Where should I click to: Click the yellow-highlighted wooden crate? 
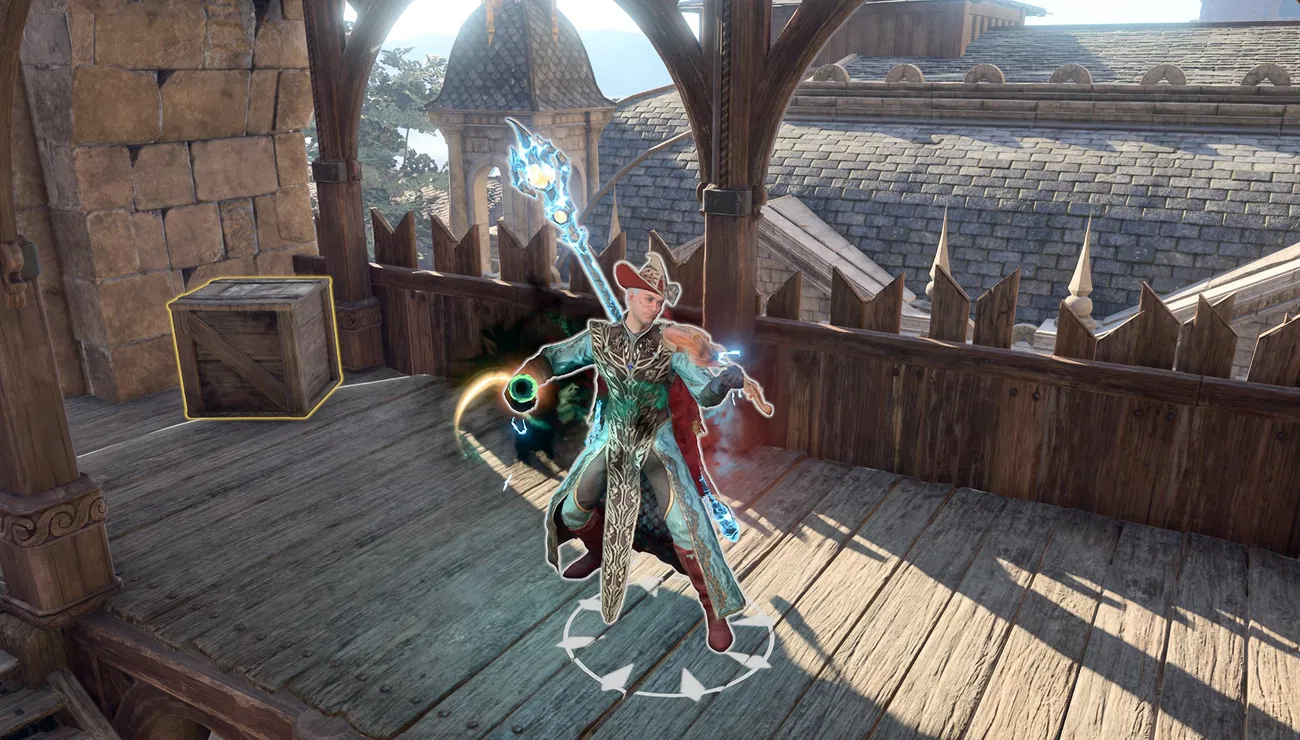tap(255, 346)
